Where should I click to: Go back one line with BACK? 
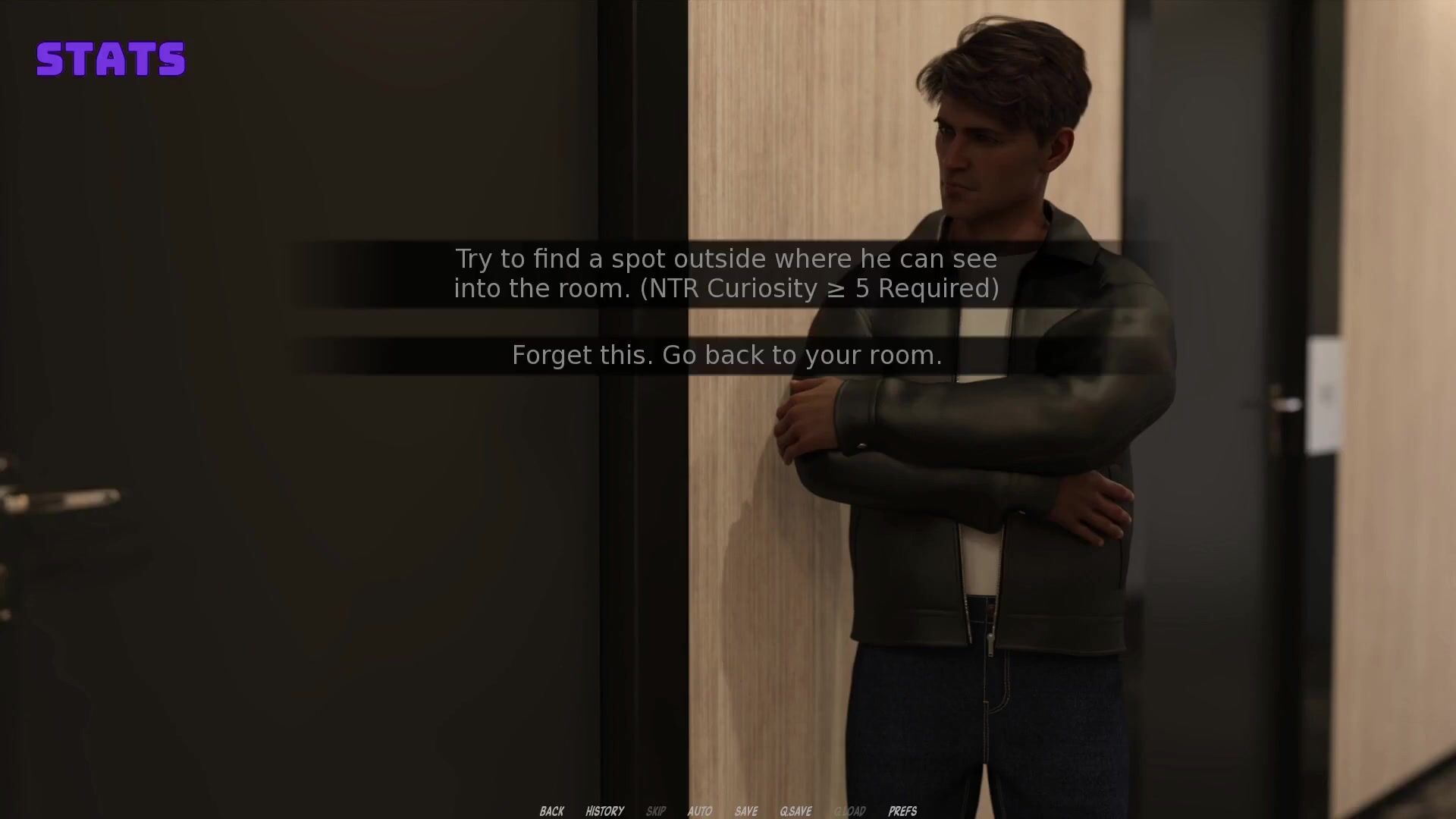(551, 811)
